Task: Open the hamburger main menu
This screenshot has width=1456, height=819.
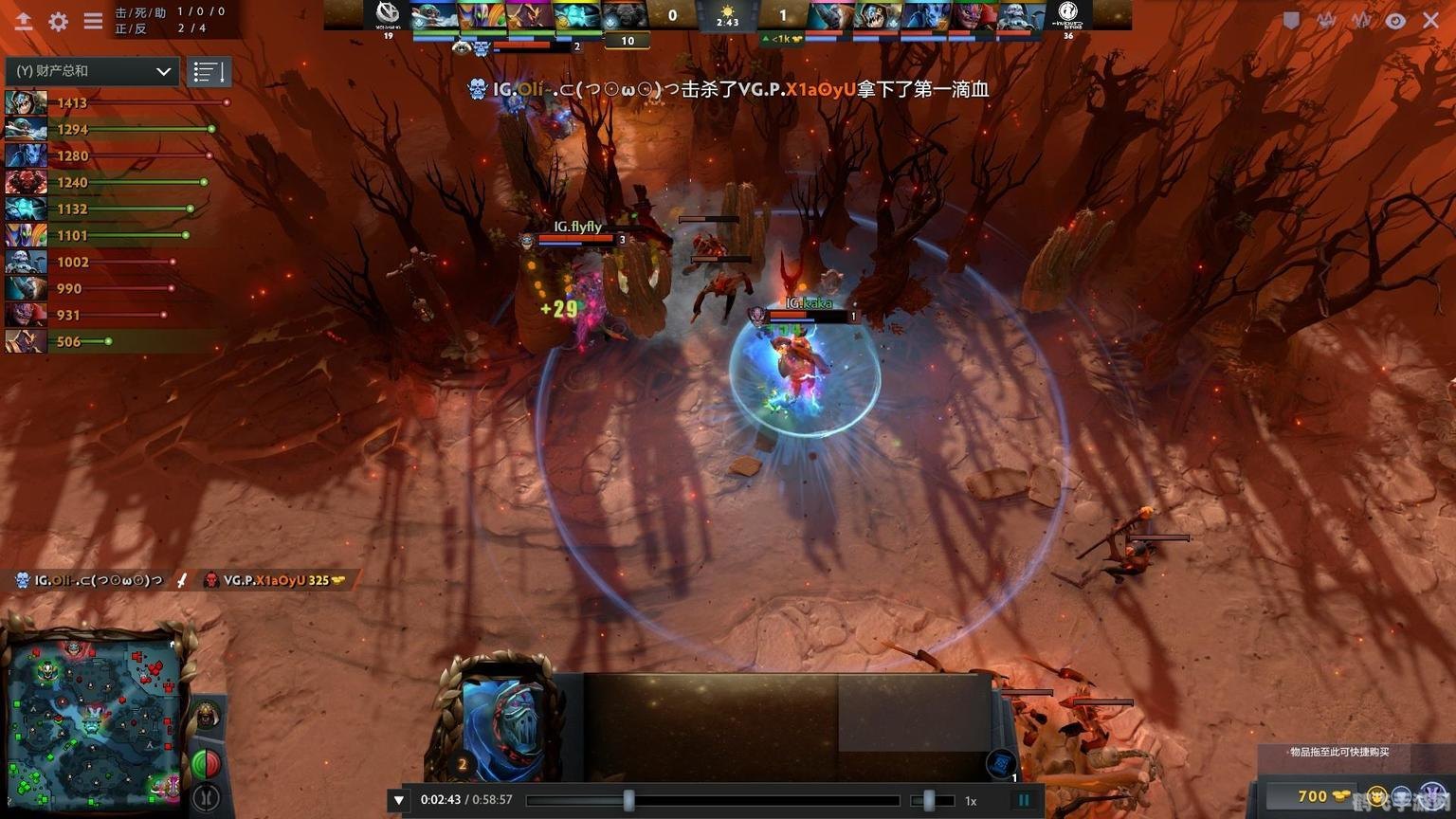Action: click(93, 21)
